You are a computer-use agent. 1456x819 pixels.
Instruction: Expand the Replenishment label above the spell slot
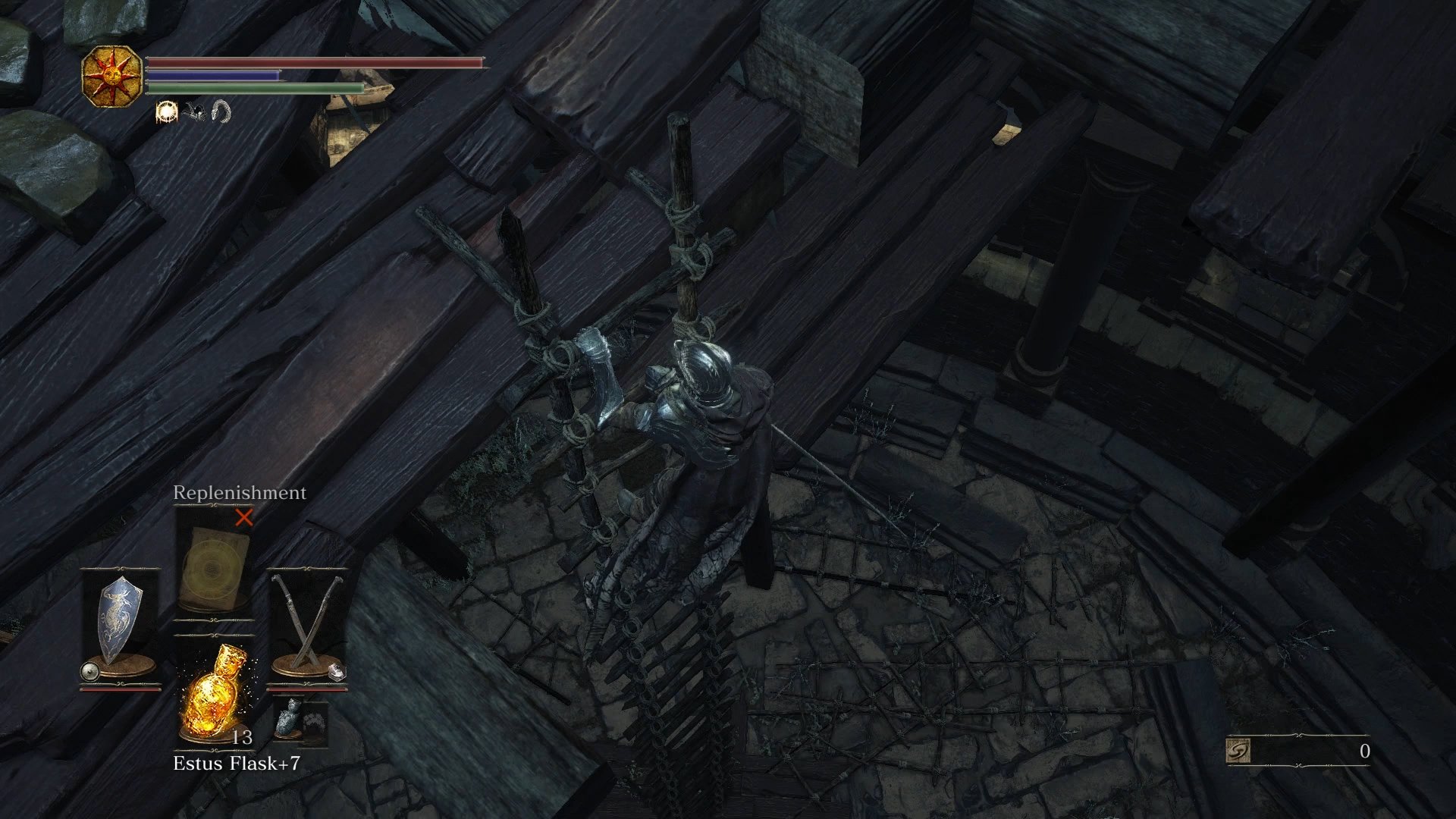click(x=239, y=492)
